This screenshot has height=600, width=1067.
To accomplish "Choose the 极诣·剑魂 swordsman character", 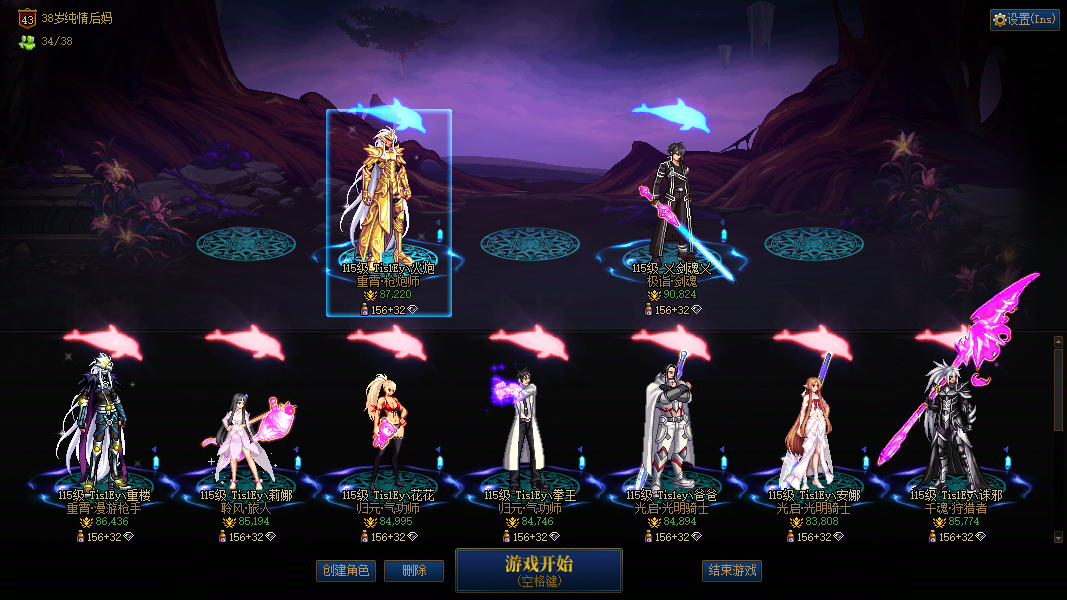I will (672, 205).
